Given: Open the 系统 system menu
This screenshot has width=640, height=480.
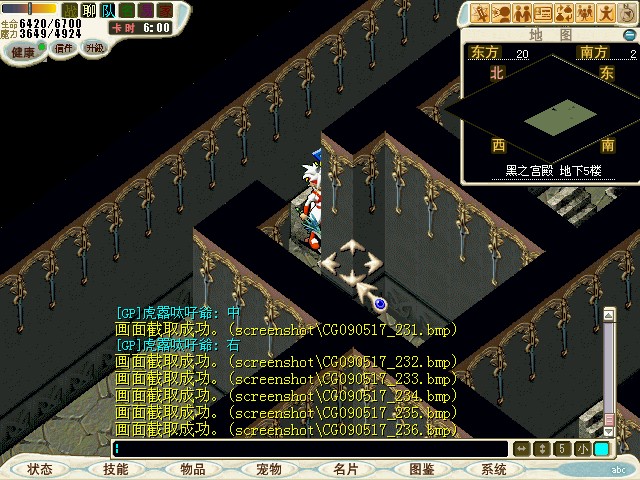Looking at the screenshot, I should (494, 468).
